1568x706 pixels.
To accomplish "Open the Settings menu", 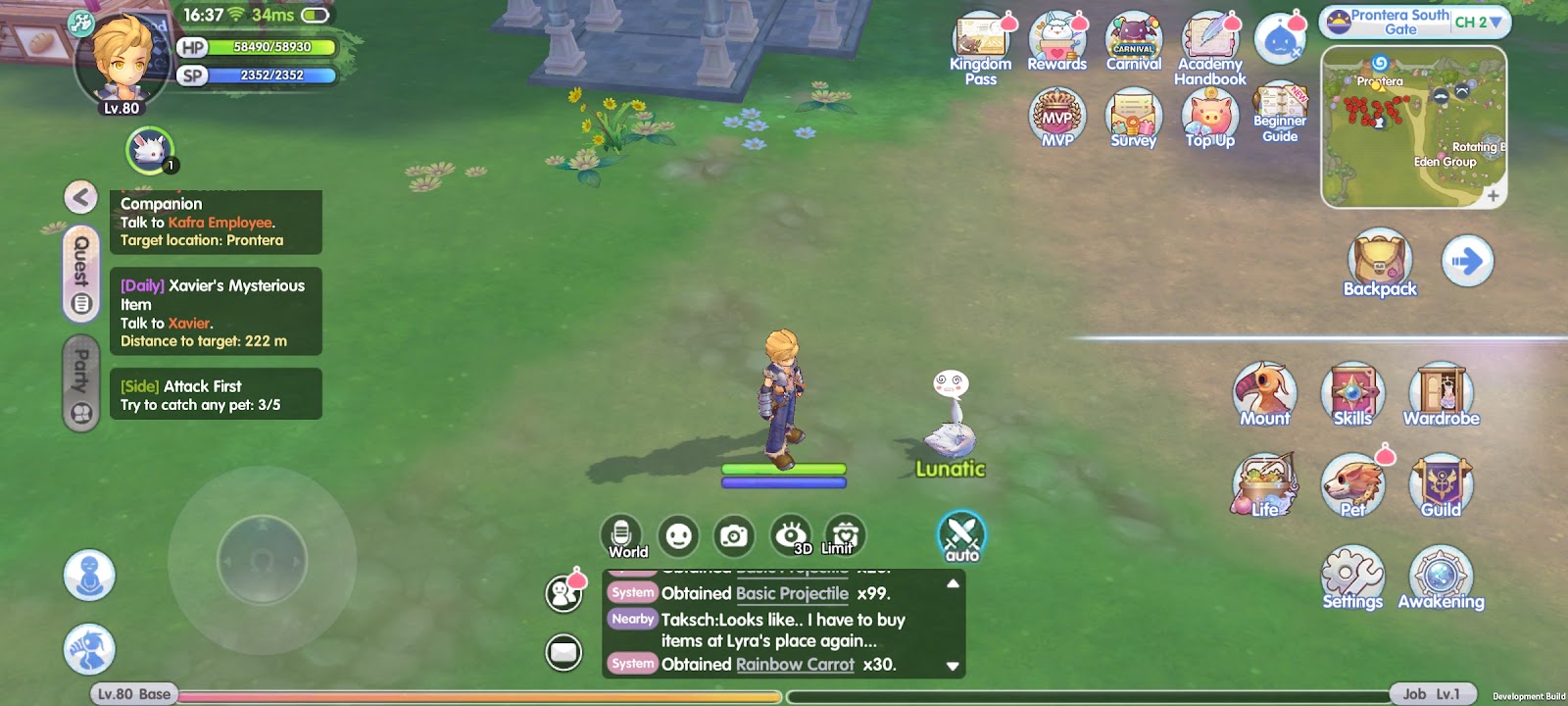I will pyautogui.click(x=1352, y=579).
